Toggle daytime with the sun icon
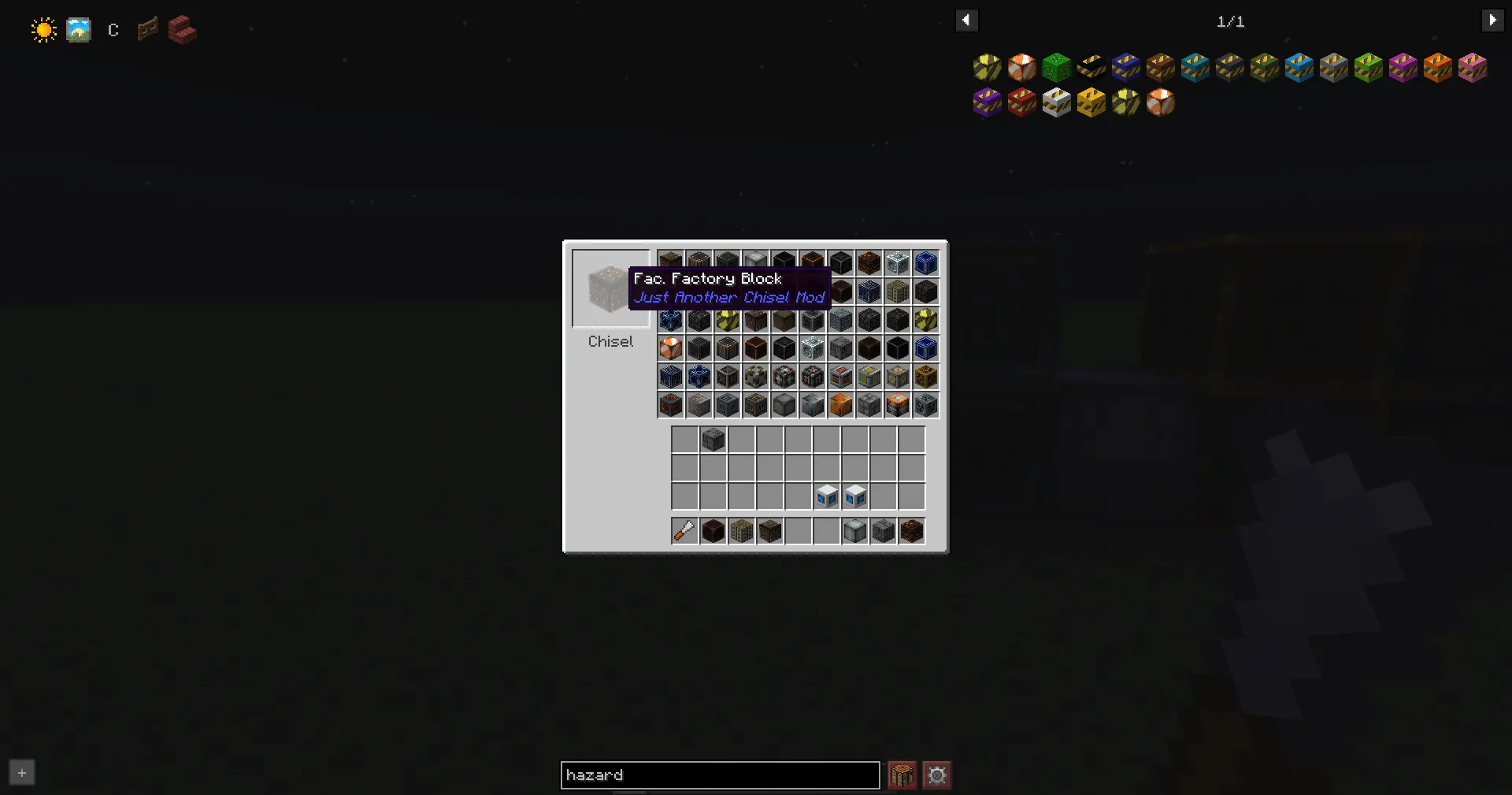Screen dimensions: 1512x795 coord(43,29)
